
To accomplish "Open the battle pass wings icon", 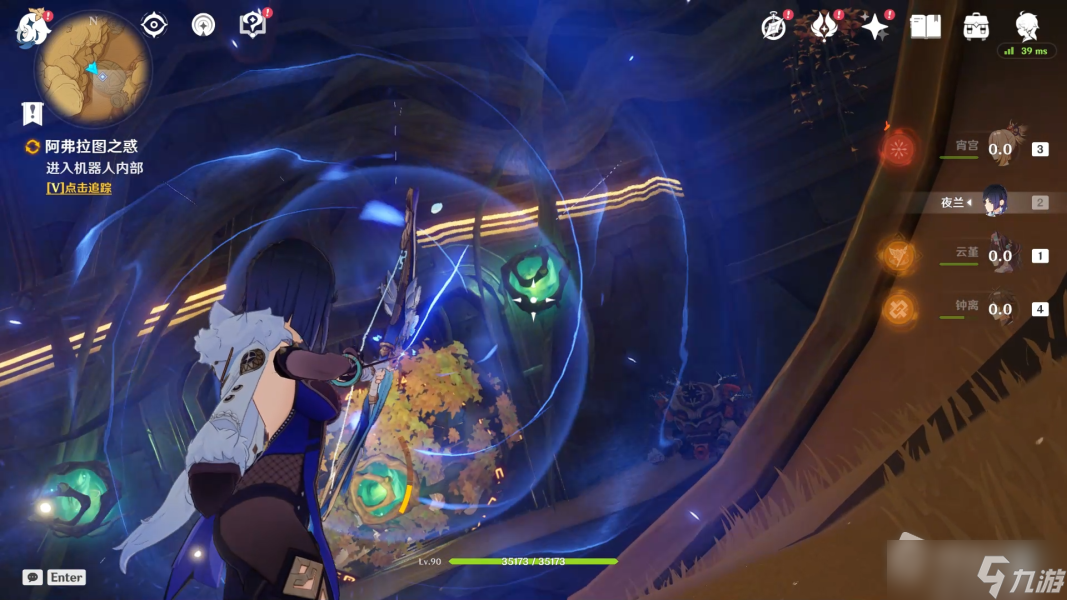I will tap(824, 27).
